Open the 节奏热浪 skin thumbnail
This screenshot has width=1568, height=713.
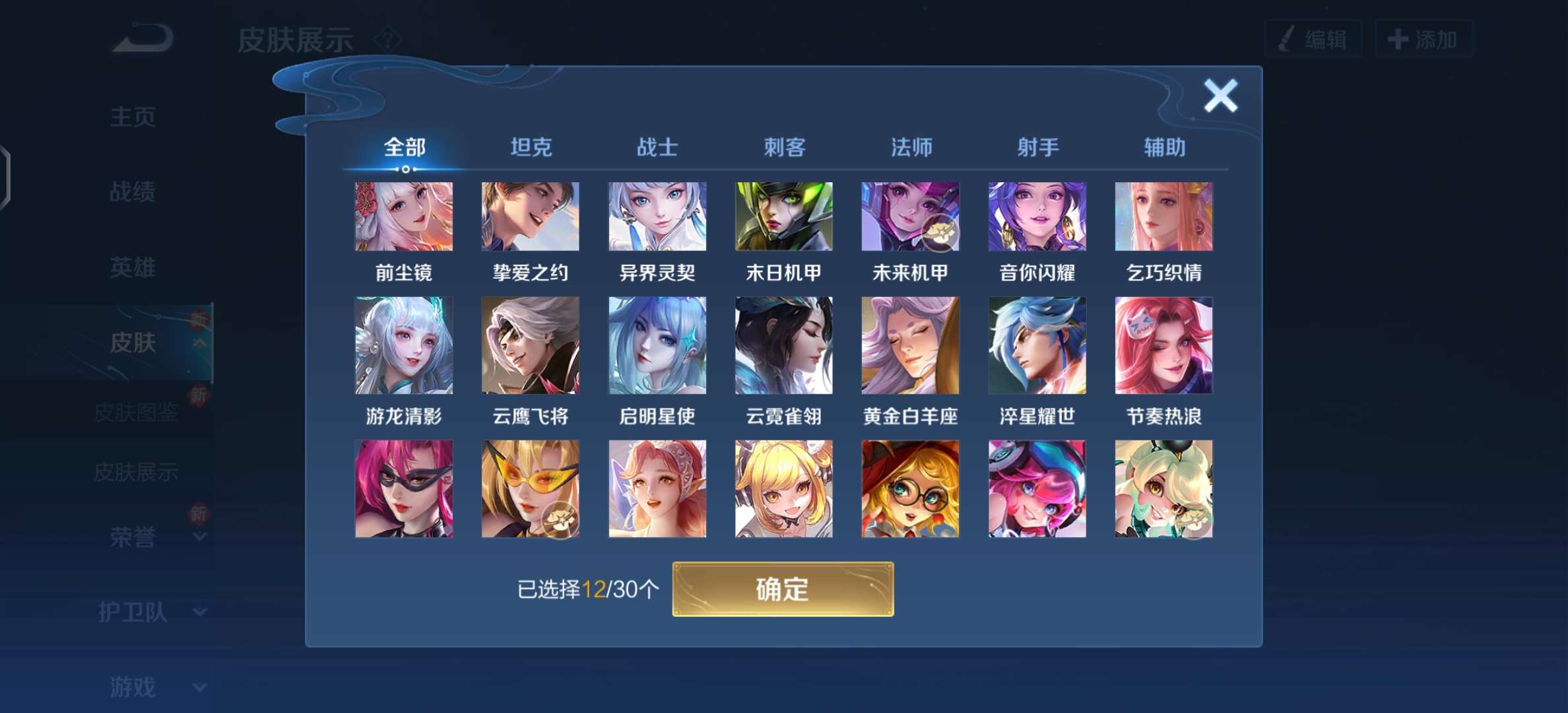pos(1163,345)
